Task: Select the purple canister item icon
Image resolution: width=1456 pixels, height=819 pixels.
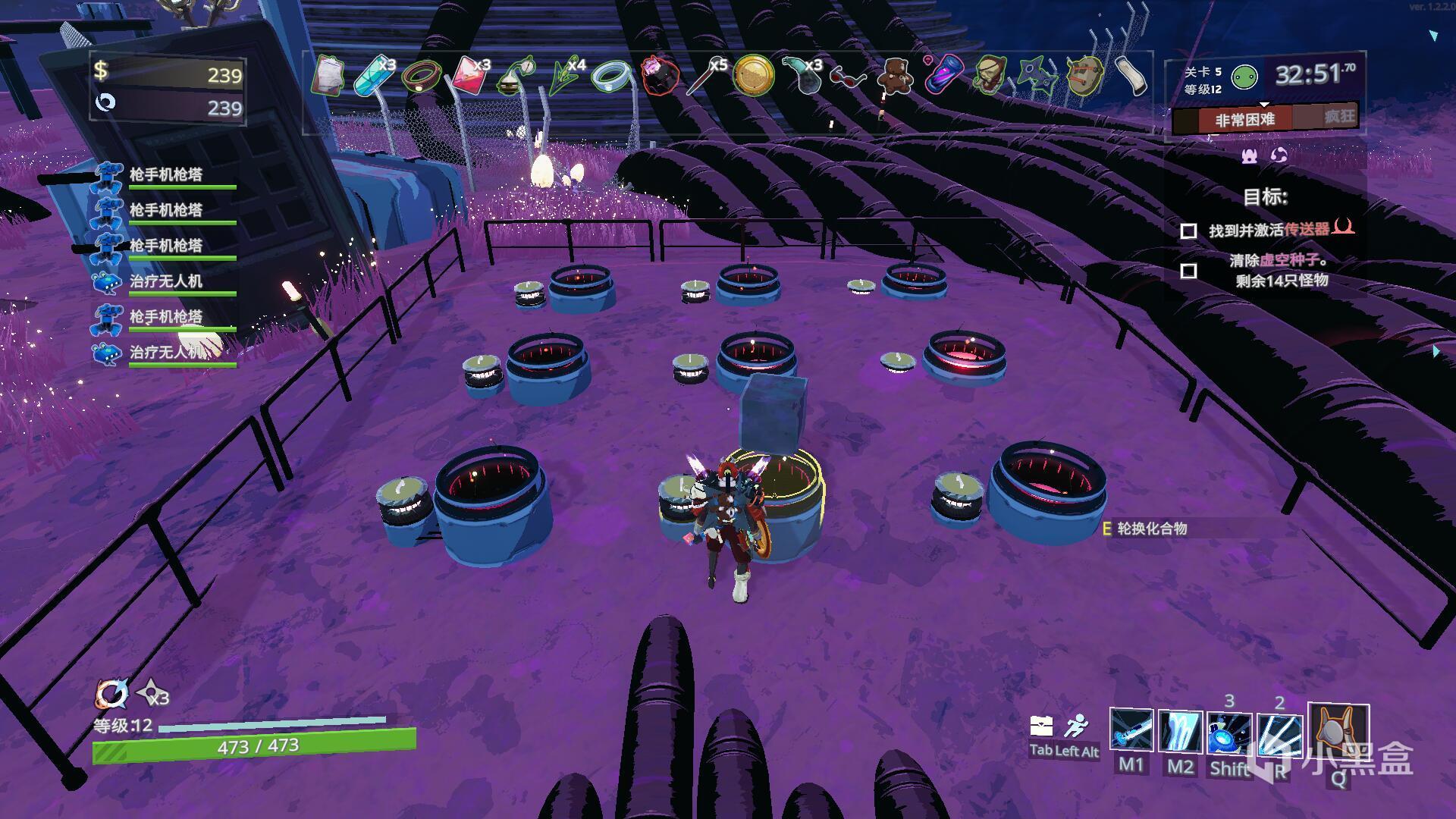Action: point(943,76)
